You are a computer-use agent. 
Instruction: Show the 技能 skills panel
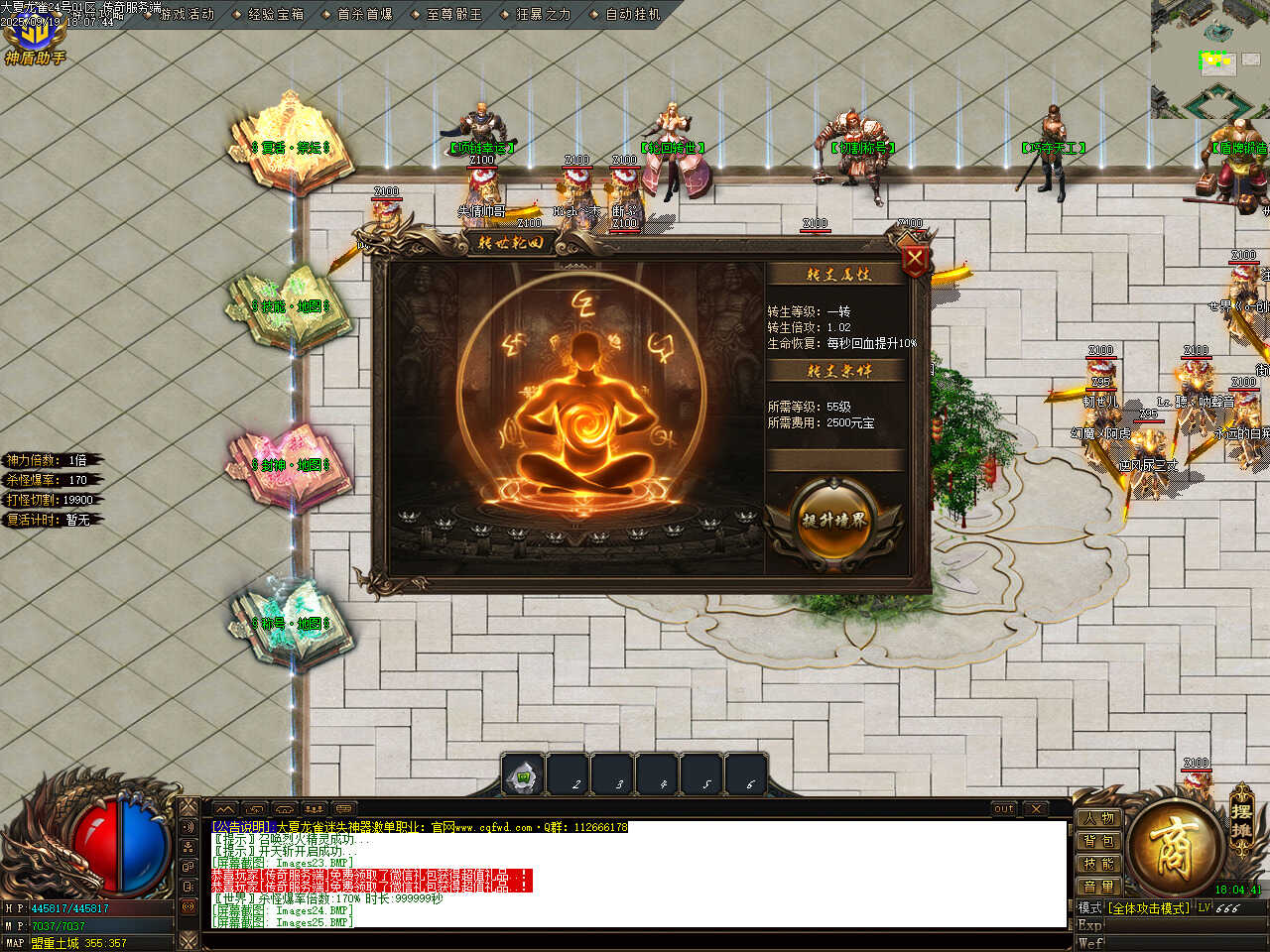pos(1099,864)
